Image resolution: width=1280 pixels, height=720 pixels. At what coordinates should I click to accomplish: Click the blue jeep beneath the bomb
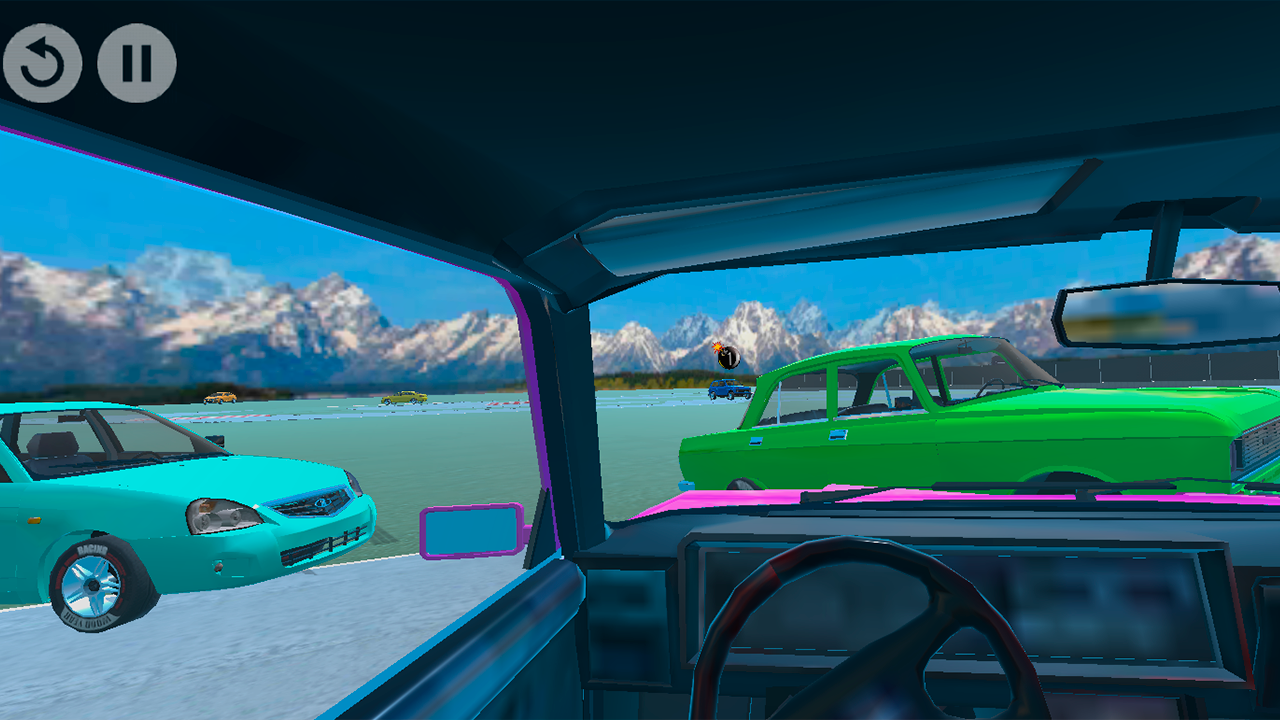click(728, 390)
